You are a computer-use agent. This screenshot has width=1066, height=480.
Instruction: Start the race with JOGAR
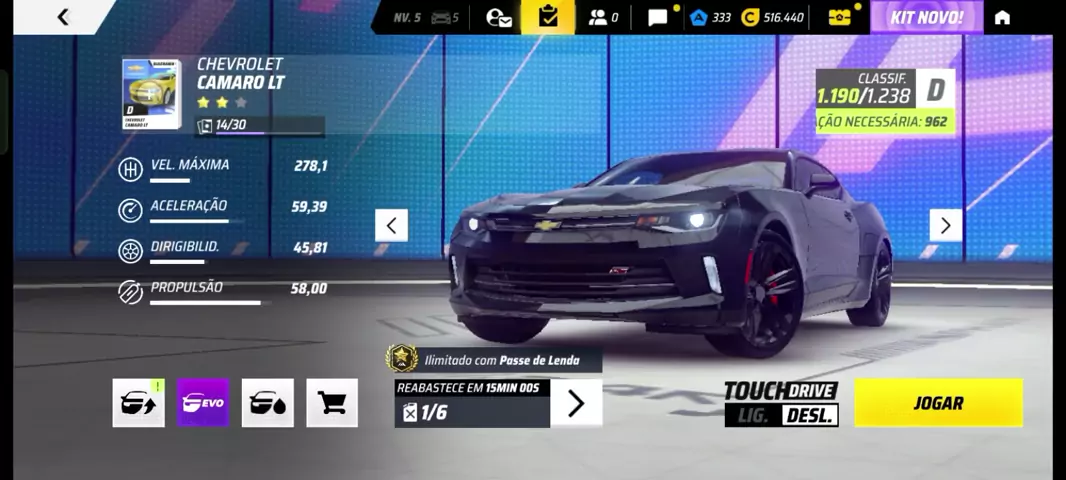click(x=938, y=403)
